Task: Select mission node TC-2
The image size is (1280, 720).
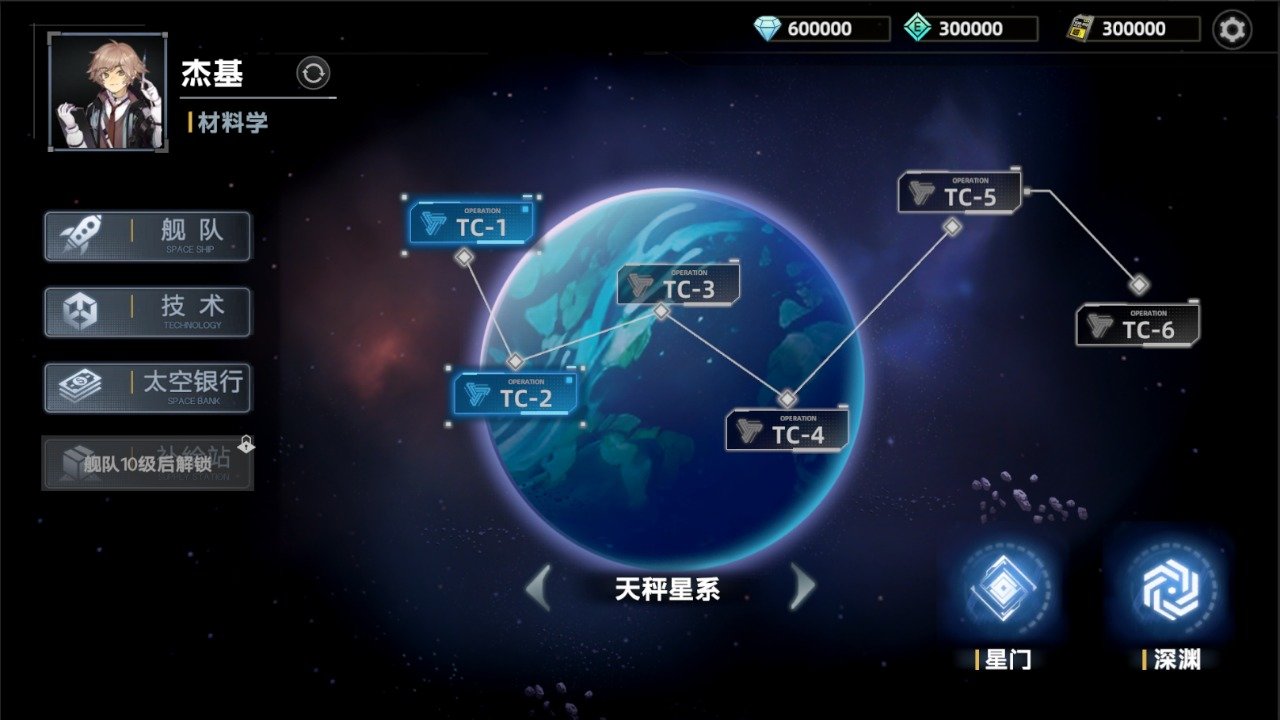Action: 515,396
